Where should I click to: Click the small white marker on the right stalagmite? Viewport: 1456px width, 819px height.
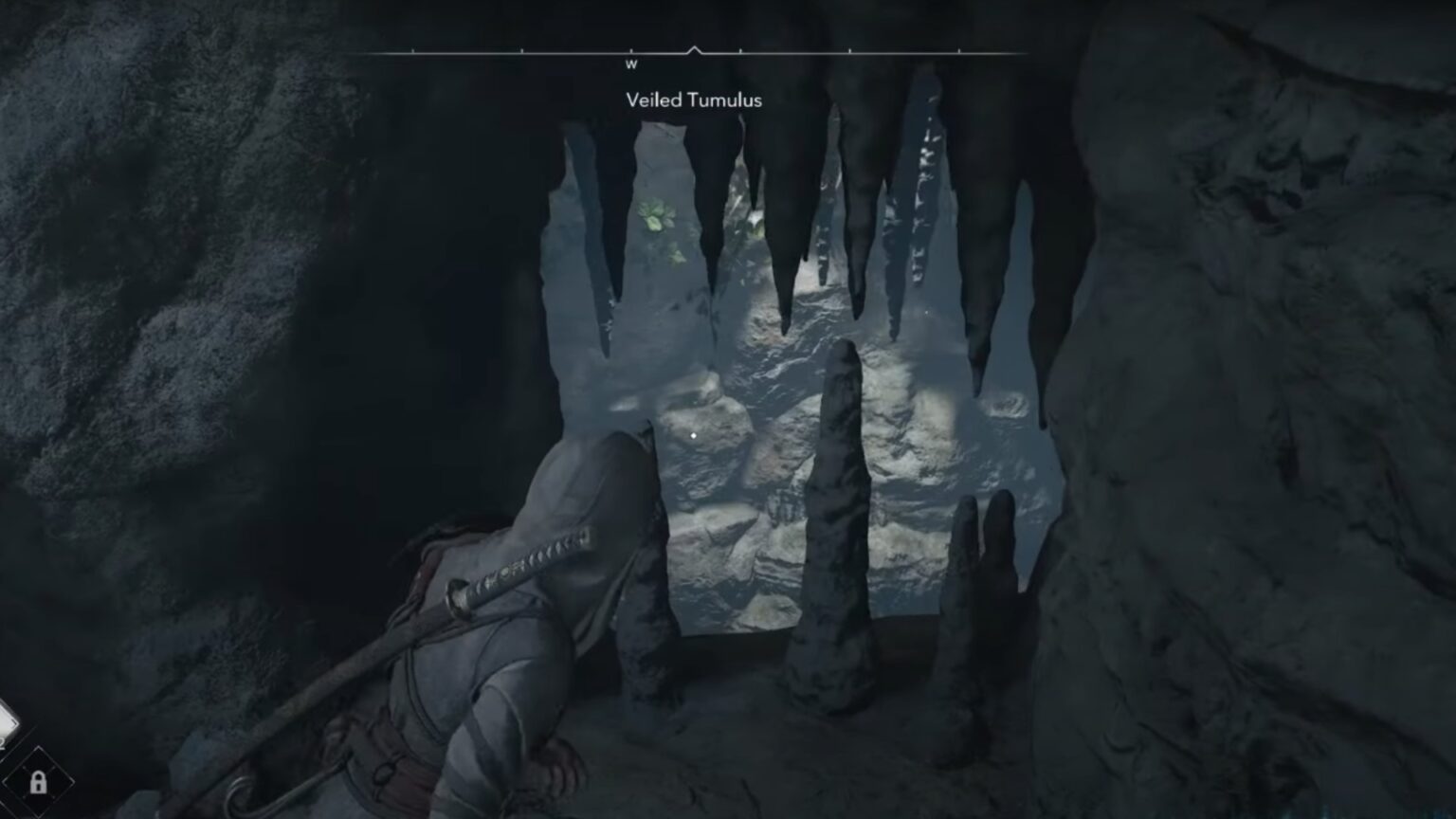point(925,313)
